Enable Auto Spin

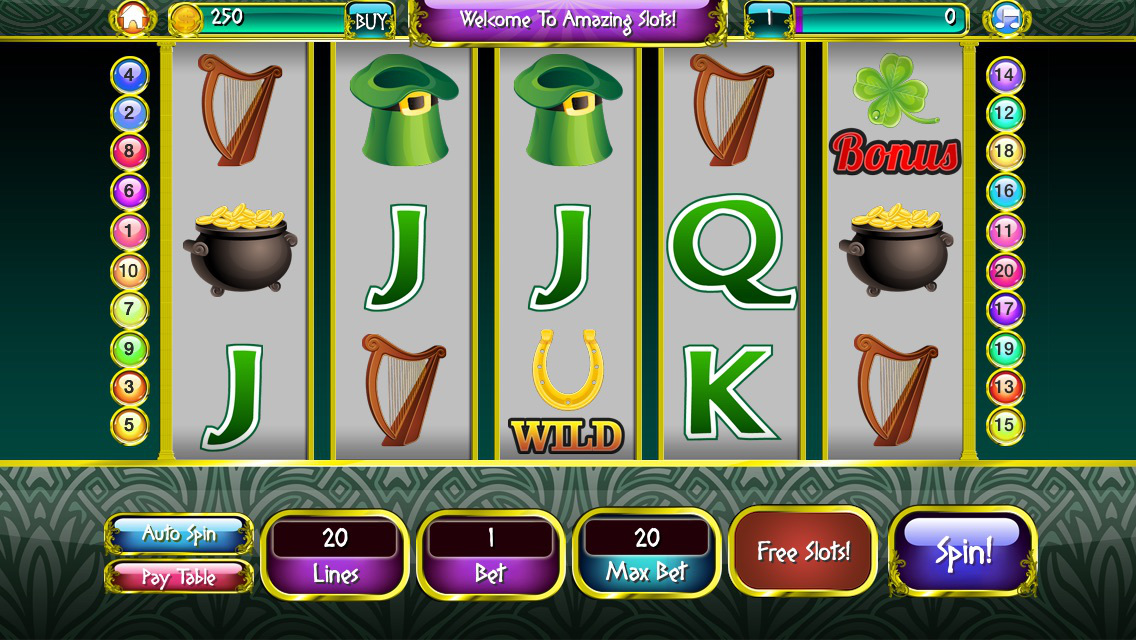tap(179, 533)
